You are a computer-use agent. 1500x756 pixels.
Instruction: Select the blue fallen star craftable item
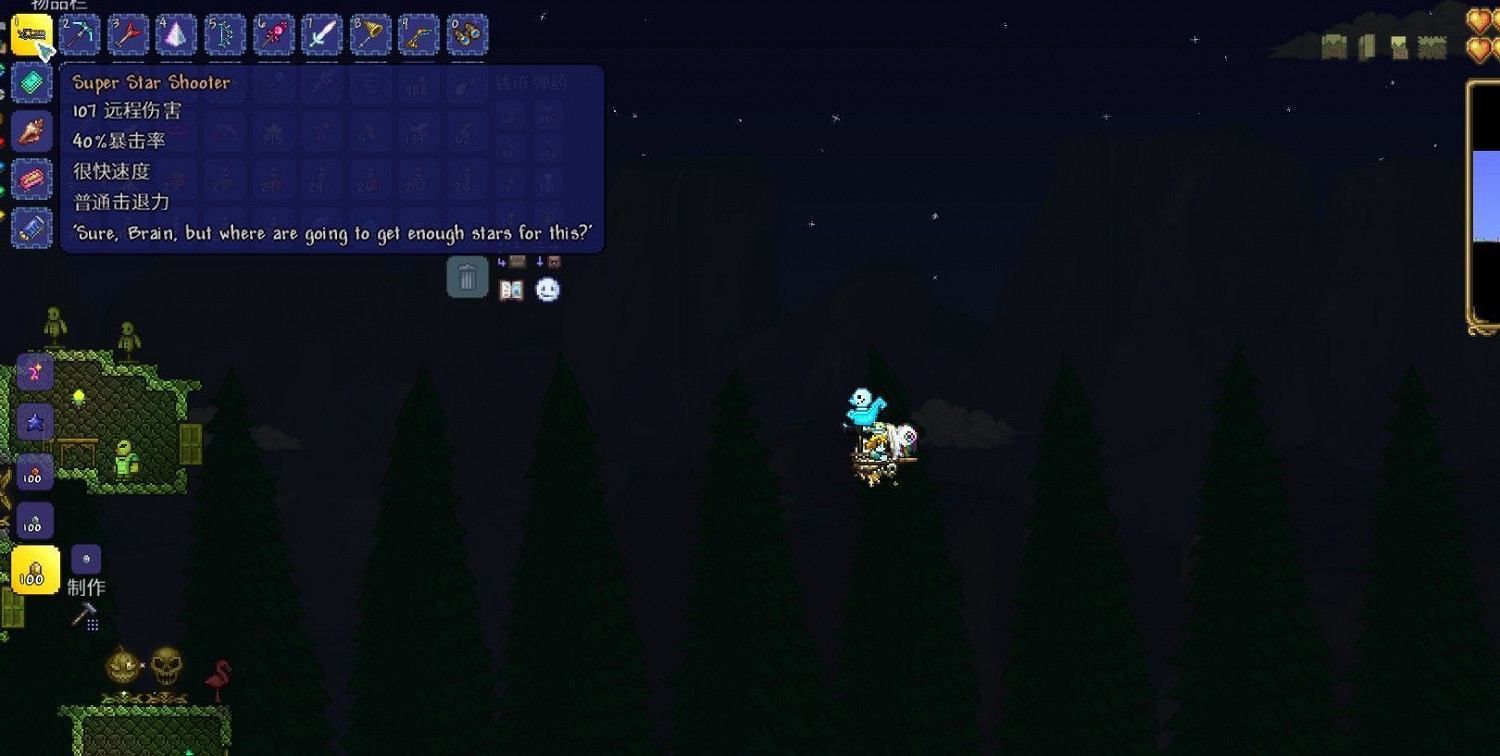(x=34, y=422)
